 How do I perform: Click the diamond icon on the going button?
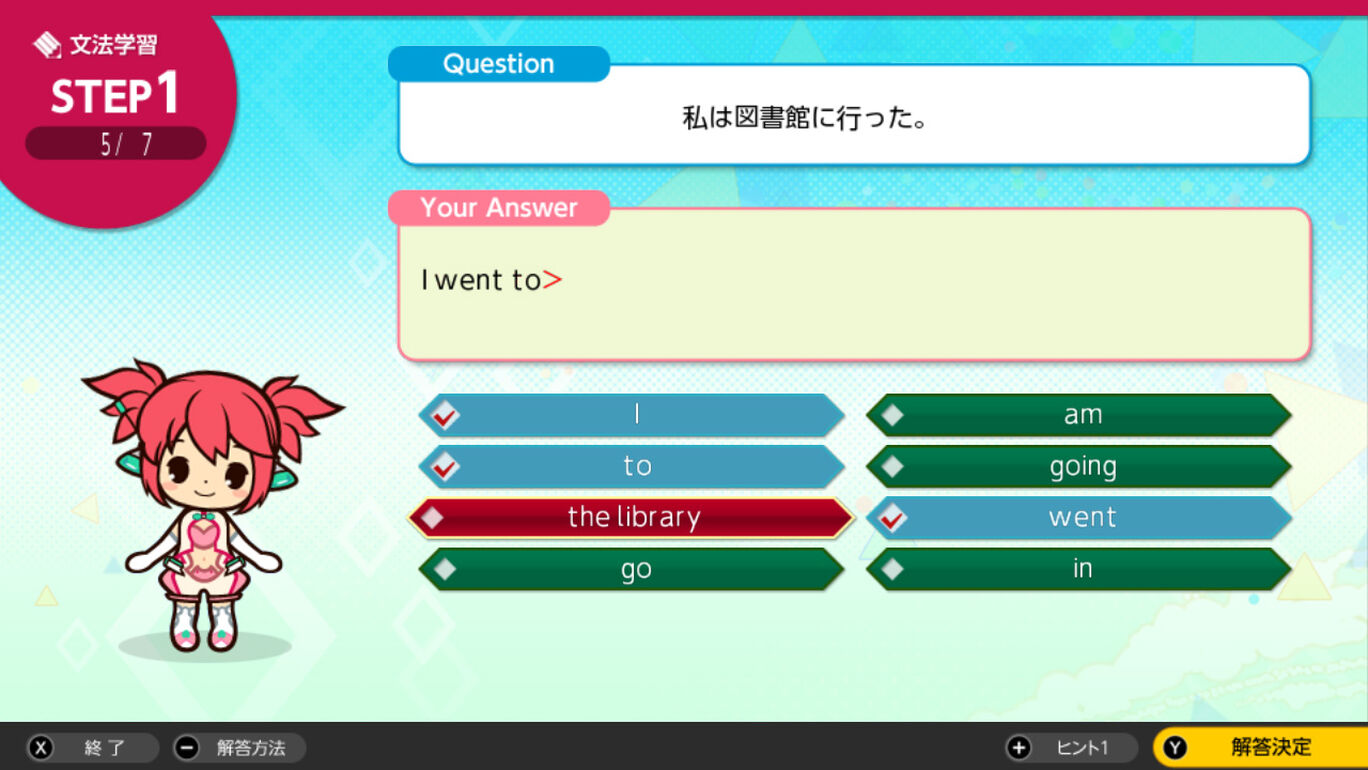click(x=893, y=465)
